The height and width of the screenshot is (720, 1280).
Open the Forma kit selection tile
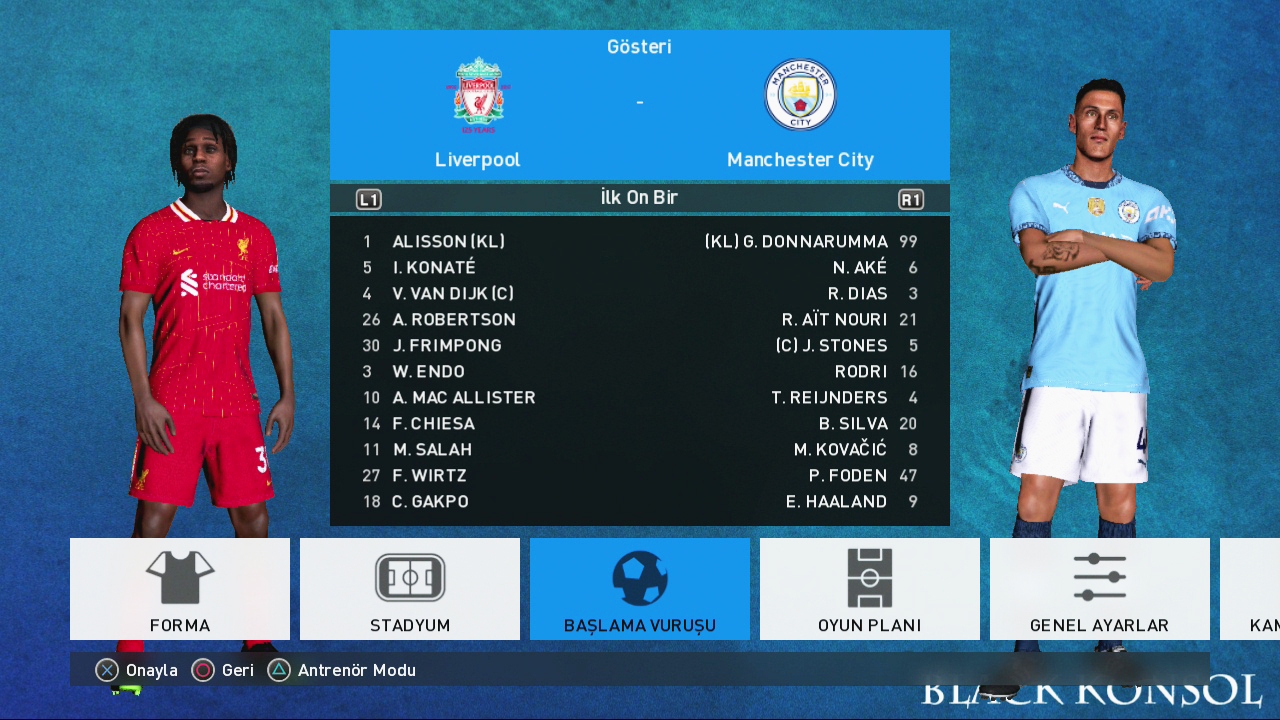[x=180, y=589]
